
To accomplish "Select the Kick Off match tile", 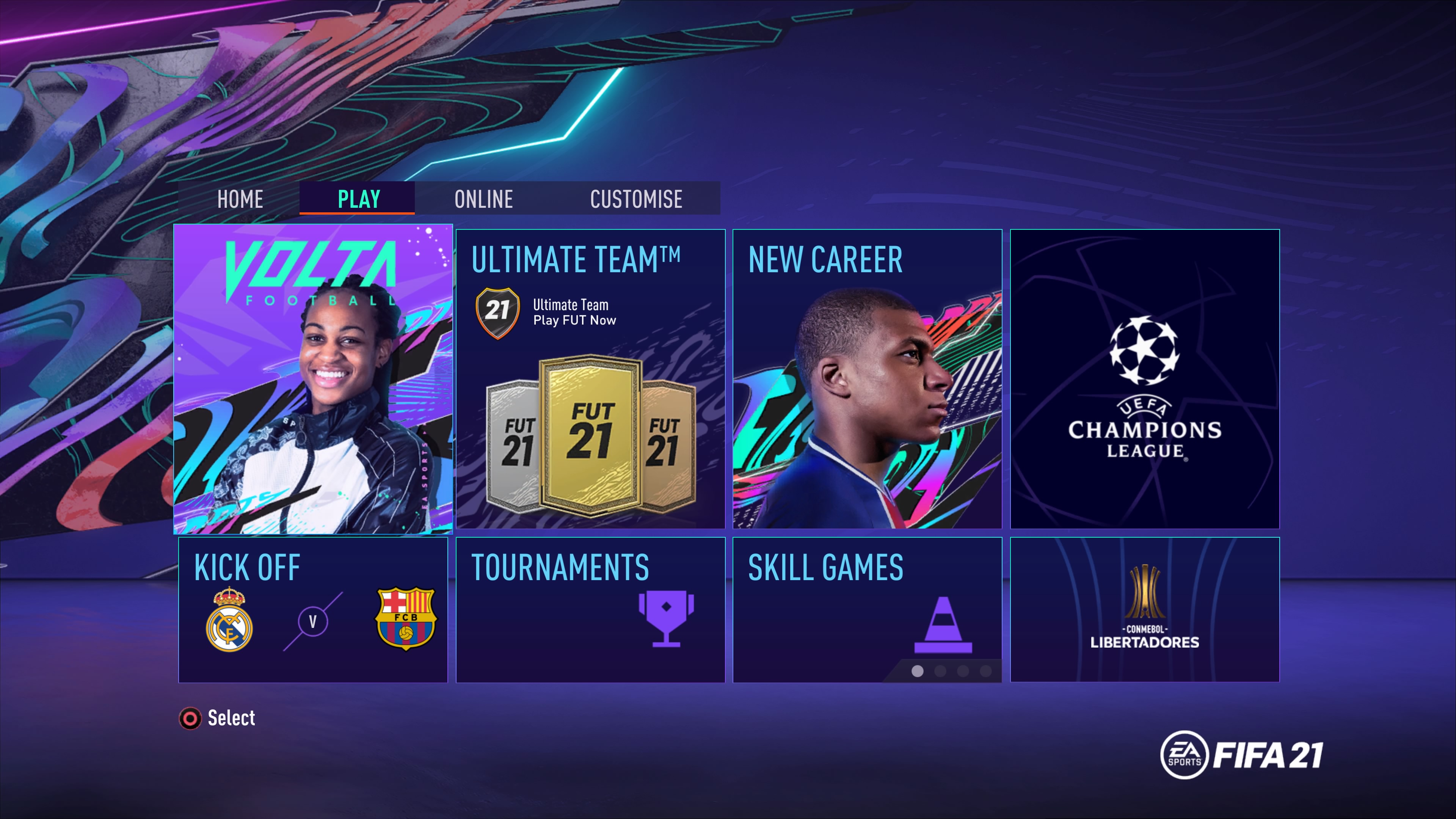I will [313, 610].
